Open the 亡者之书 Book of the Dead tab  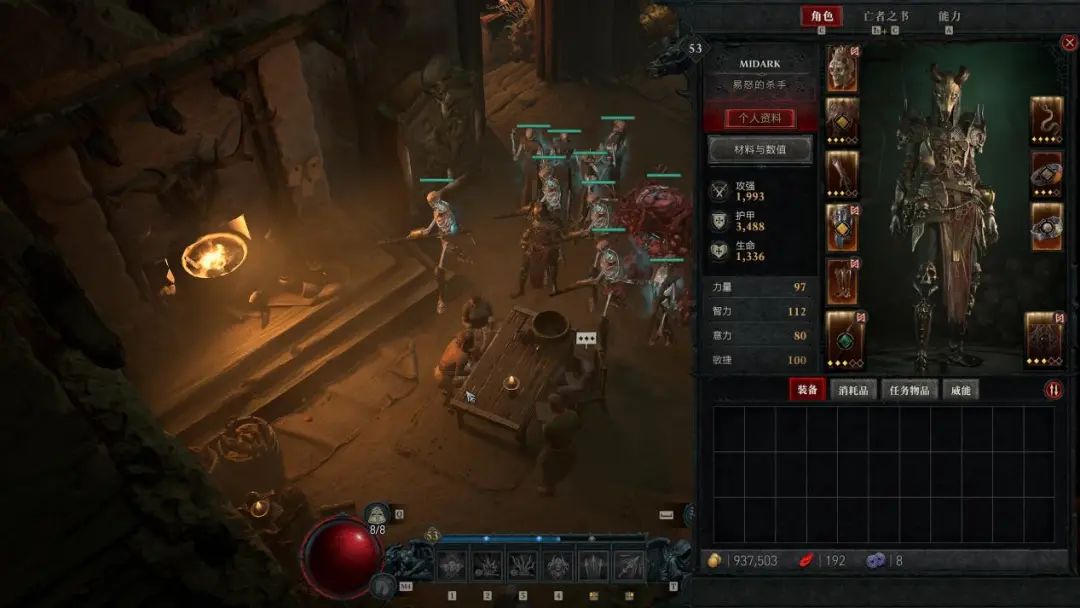coord(886,16)
